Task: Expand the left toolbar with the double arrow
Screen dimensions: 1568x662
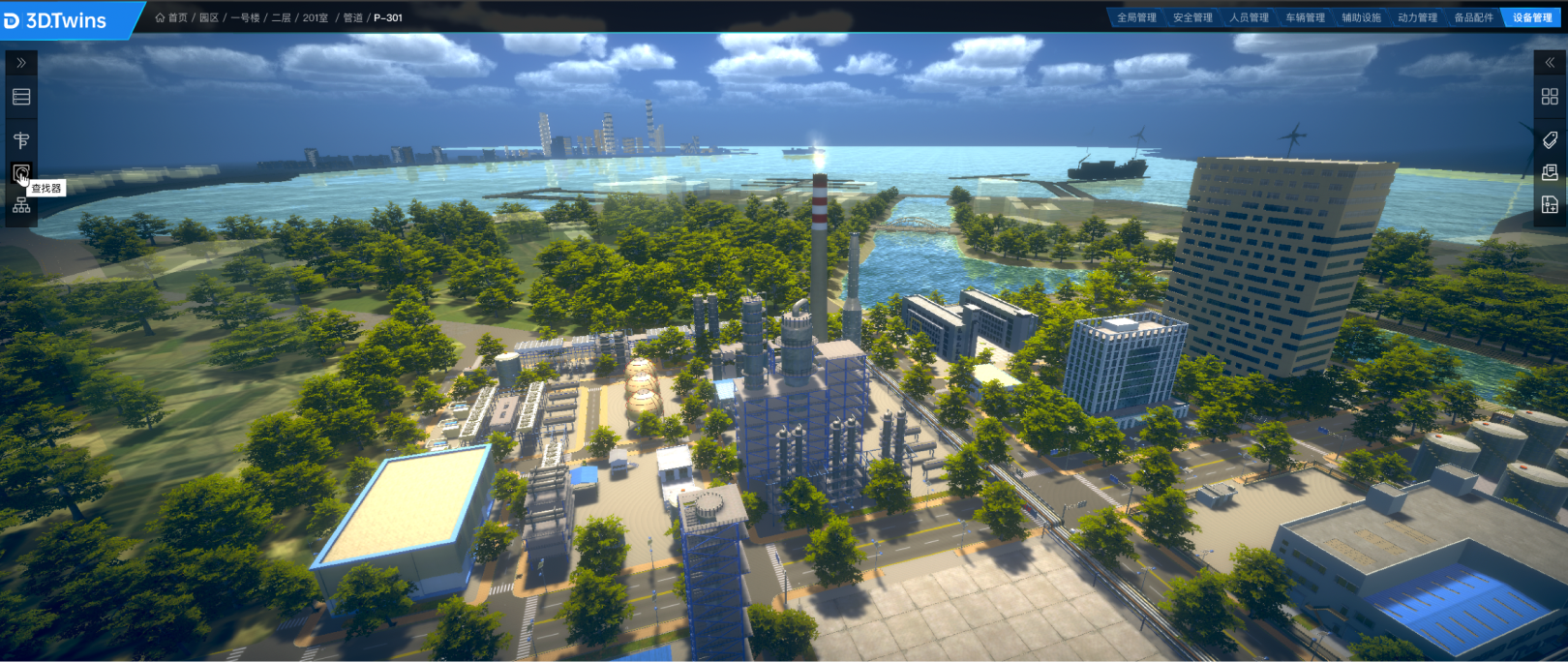Action: point(21,63)
